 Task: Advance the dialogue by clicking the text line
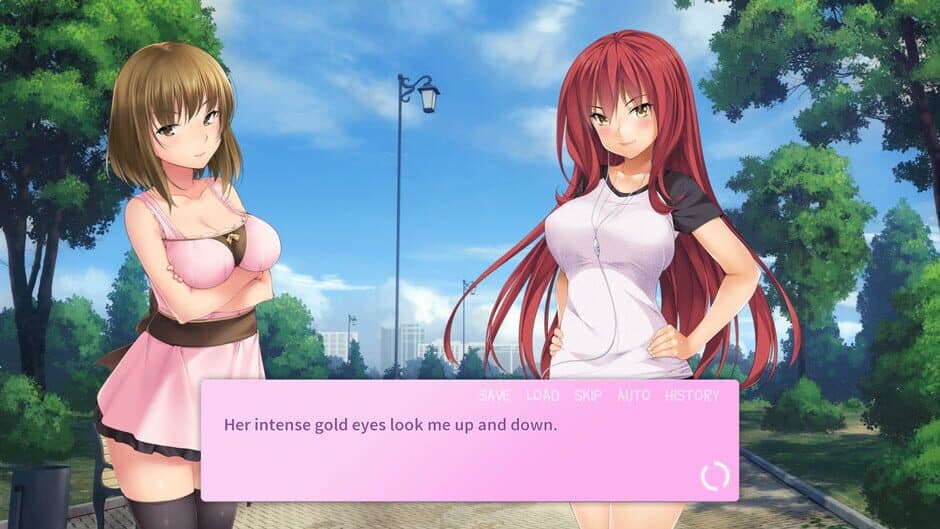coord(390,424)
